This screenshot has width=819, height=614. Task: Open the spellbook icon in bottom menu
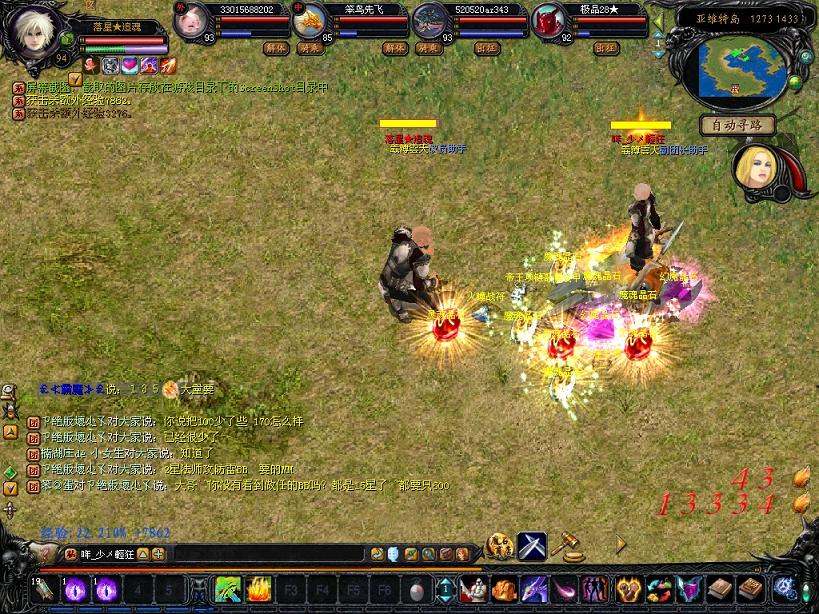click(x=720, y=589)
